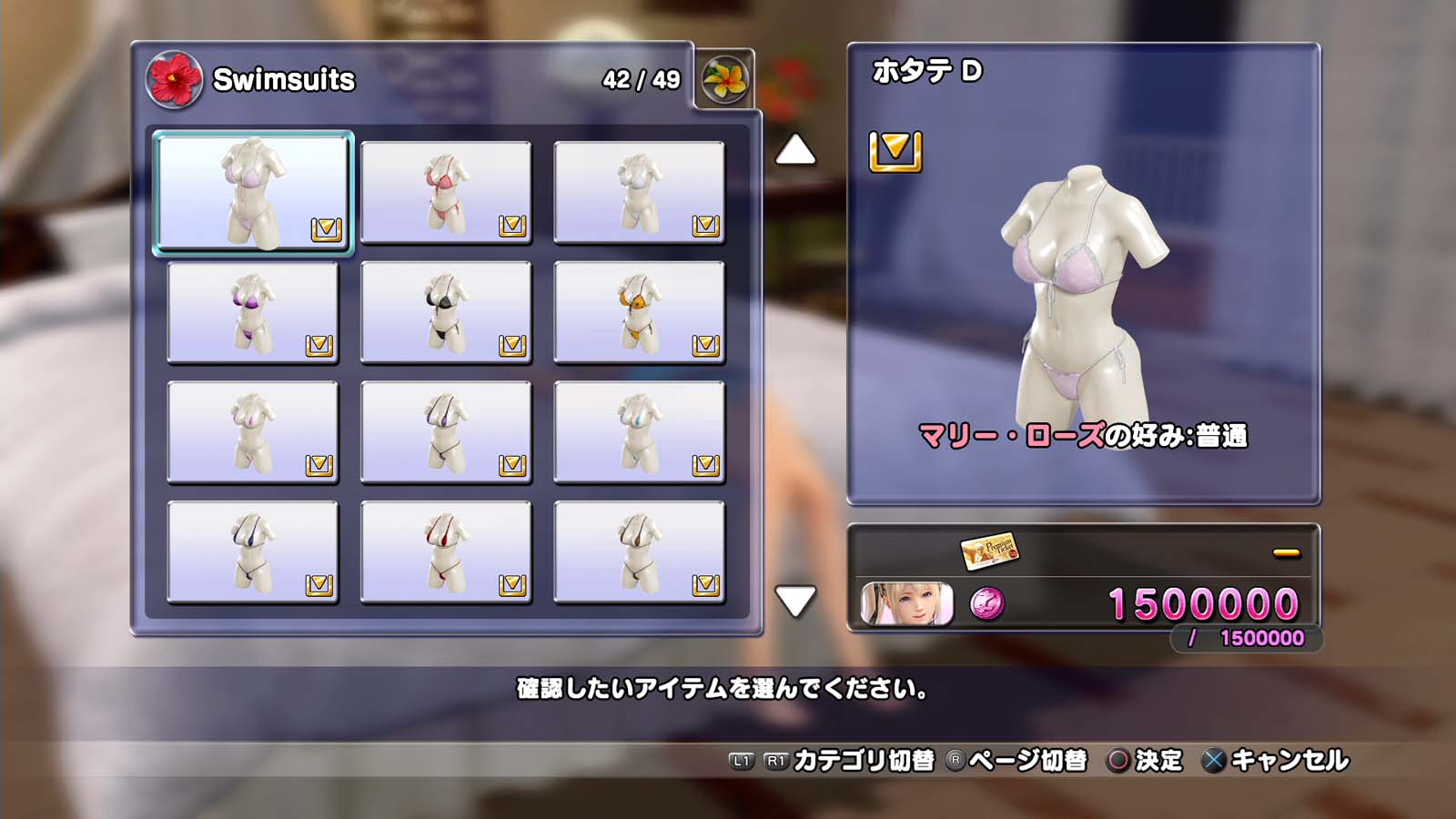Click the Marie Rose character portrait
The height and width of the screenshot is (819, 1456).
click(x=906, y=604)
